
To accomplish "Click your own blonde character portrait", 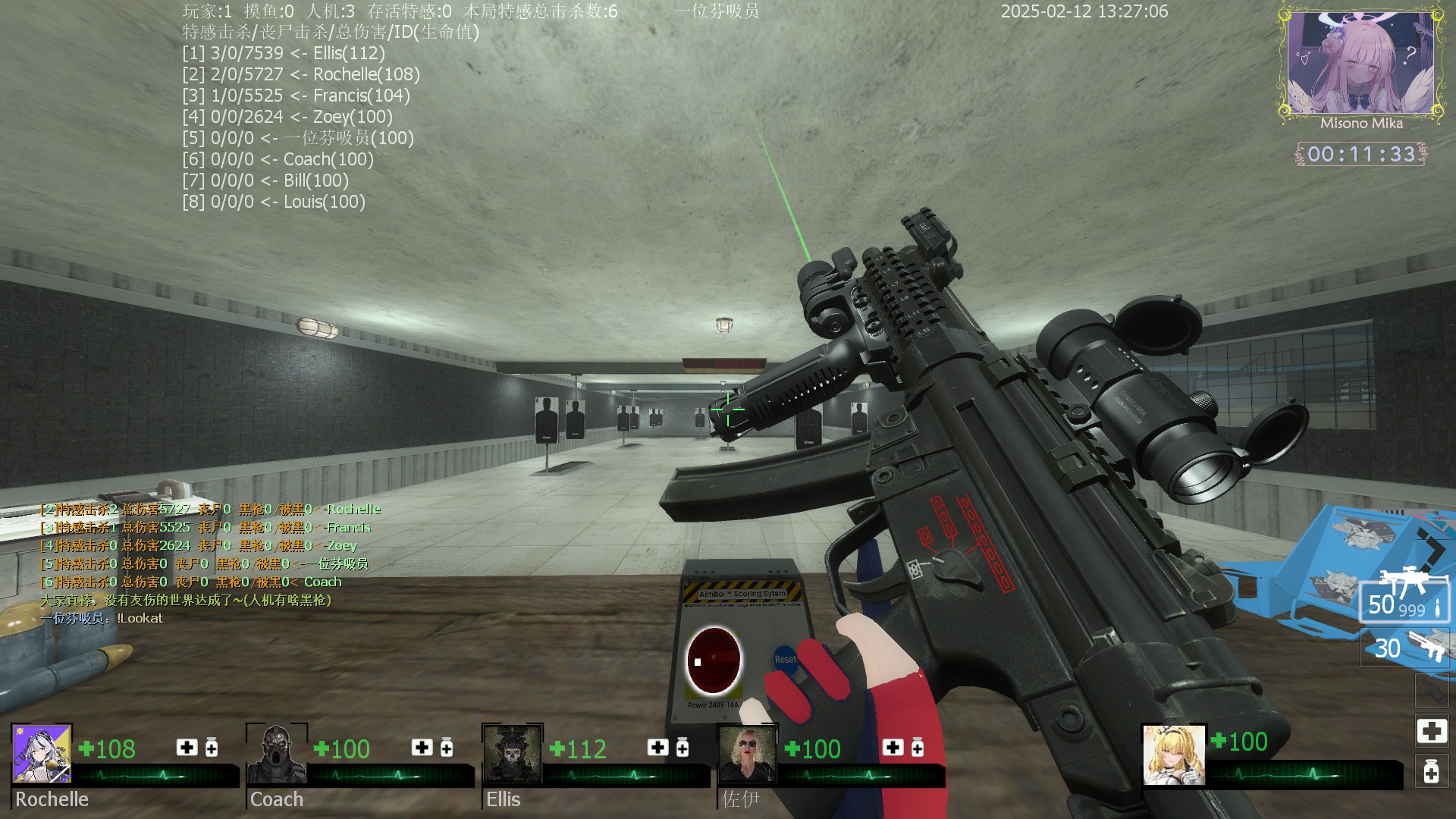I will (x=1173, y=755).
